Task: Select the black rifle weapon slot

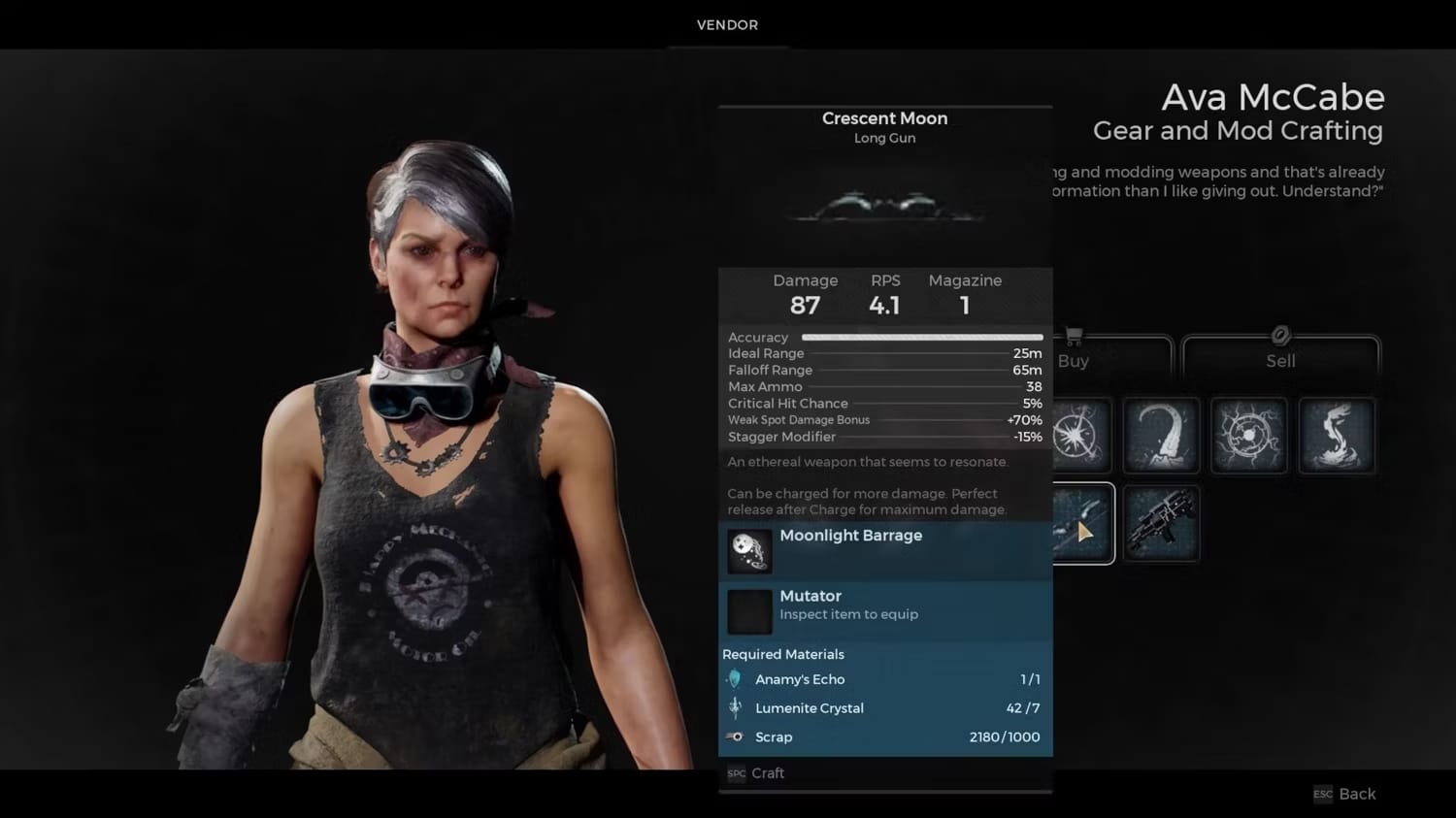Action: [x=1161, y=524]
